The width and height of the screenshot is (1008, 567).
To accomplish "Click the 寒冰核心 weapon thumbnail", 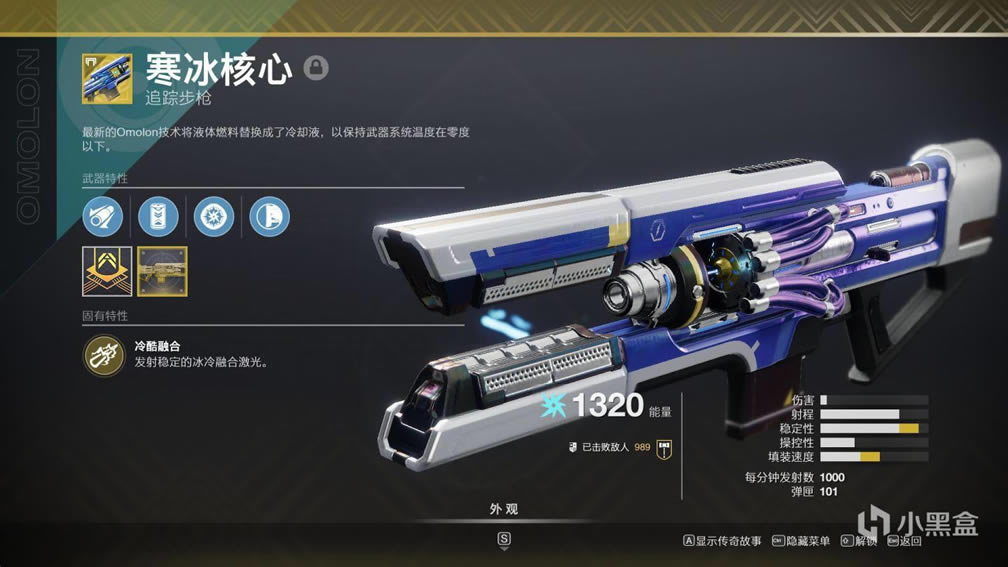I will click(x=107, y=78).
